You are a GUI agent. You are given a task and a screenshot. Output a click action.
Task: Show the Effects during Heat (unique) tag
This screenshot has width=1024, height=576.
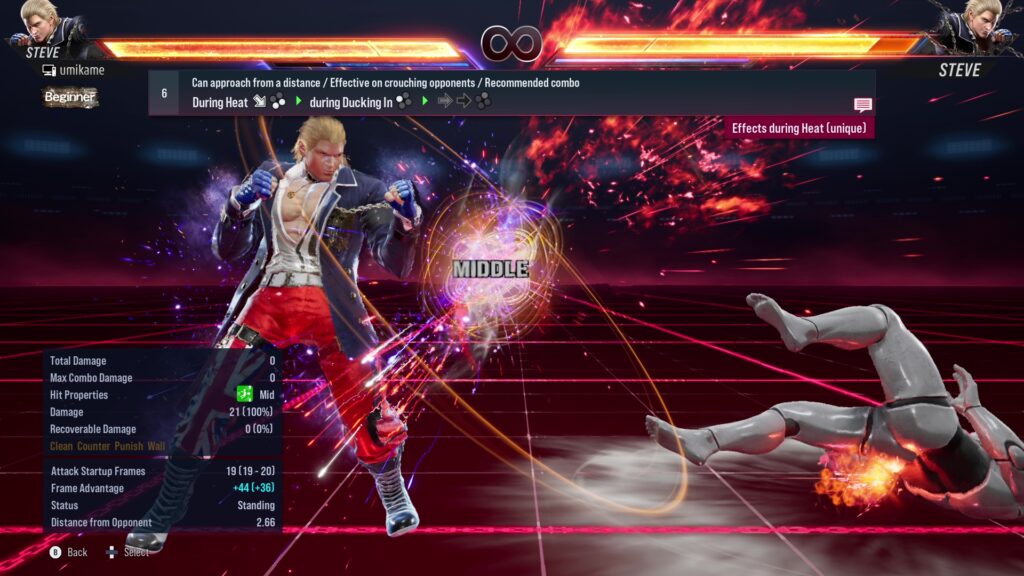coord(800,128)
